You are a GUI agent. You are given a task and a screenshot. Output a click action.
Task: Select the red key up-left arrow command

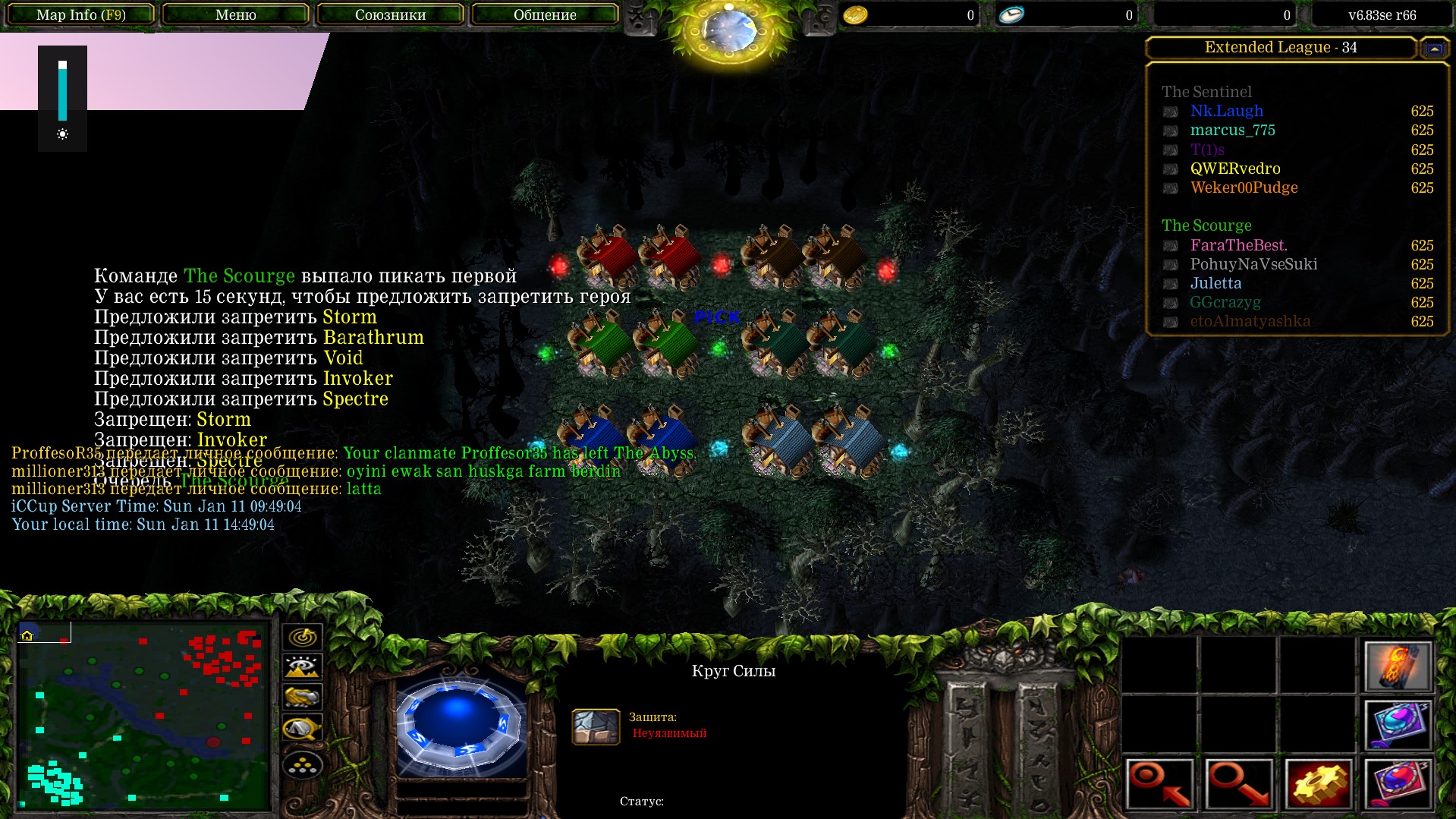pyautogui.click(x=1160, y=783)
